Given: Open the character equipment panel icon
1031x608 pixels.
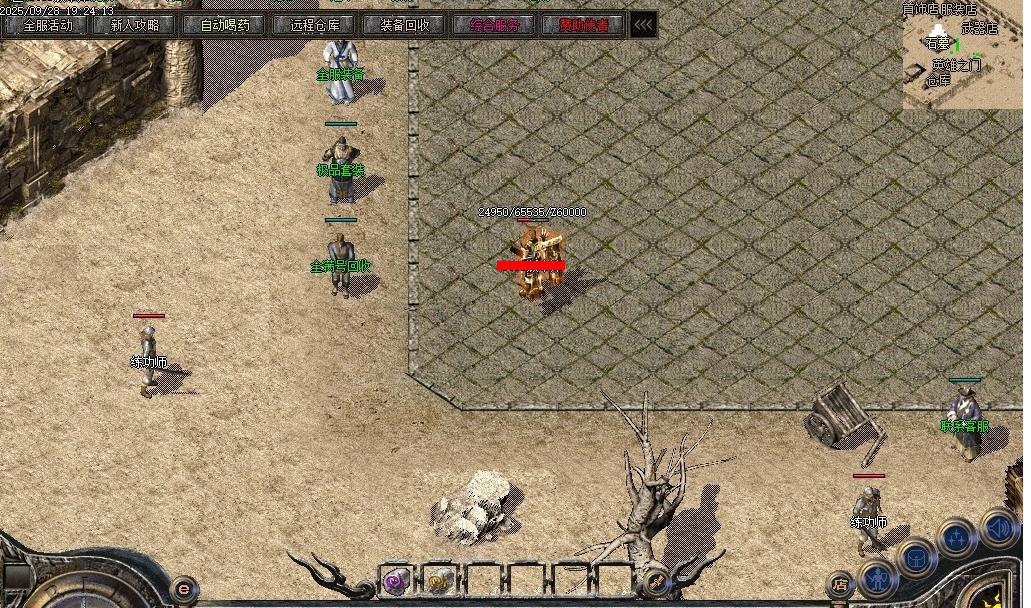Looking at the screenshot, I should click(x=877, y=578).
